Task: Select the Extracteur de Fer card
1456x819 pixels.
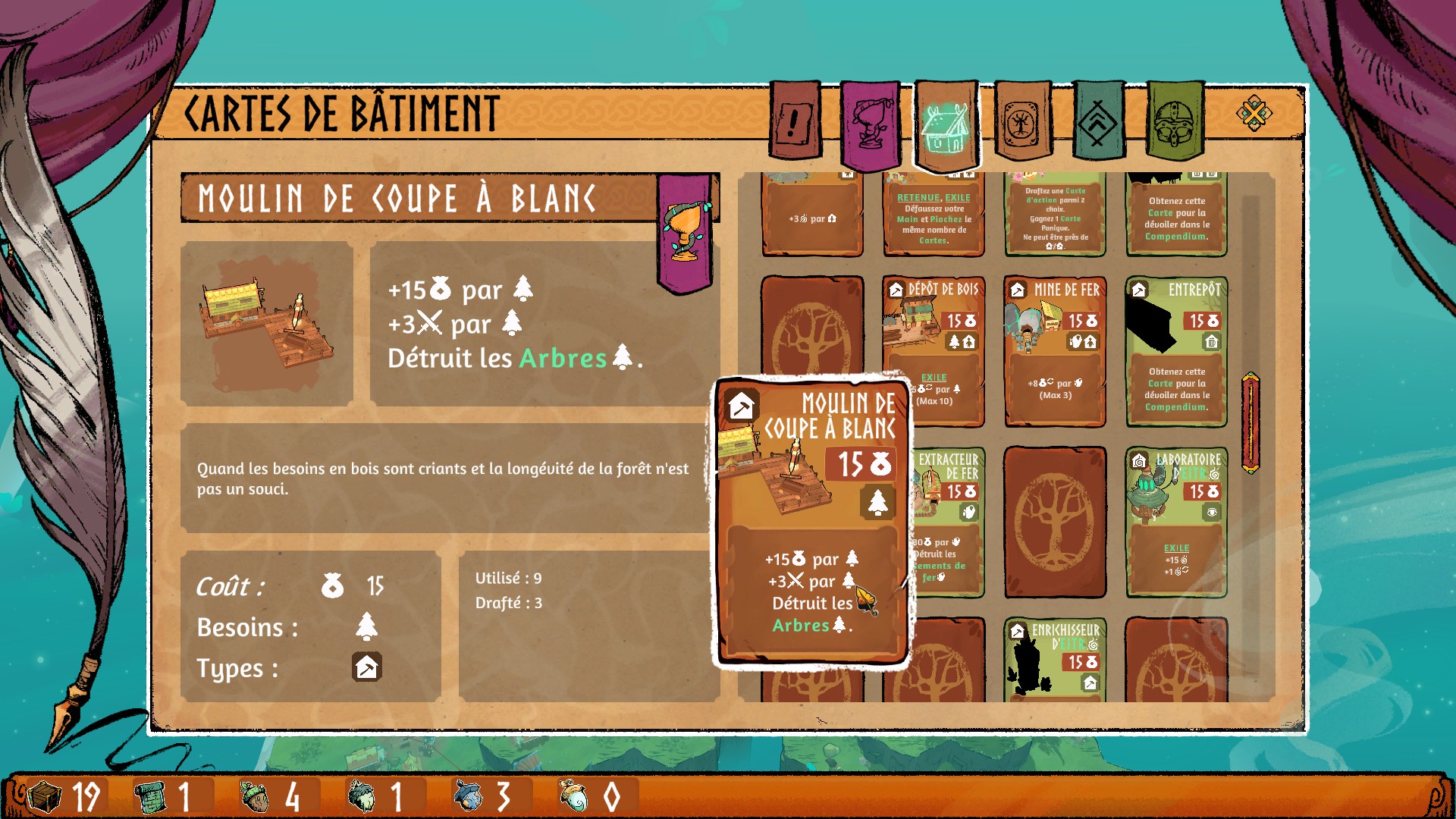Action: coord(948,523)
